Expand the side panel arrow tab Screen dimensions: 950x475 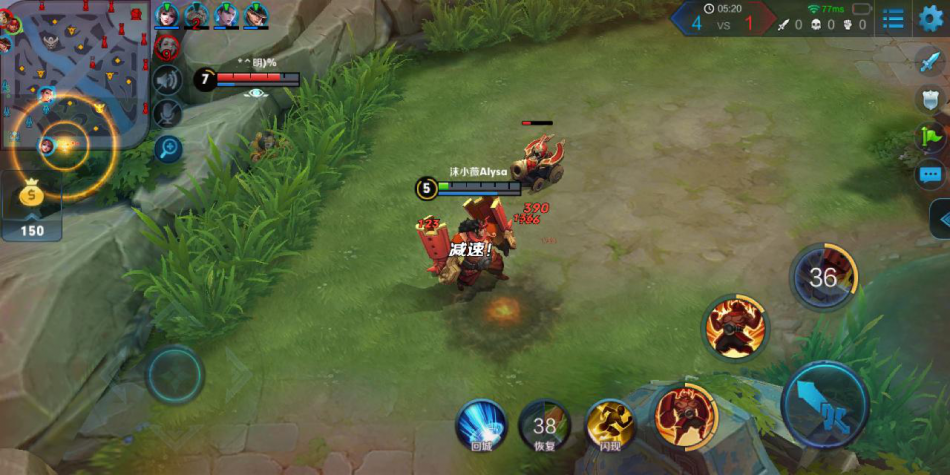point(941,219)
